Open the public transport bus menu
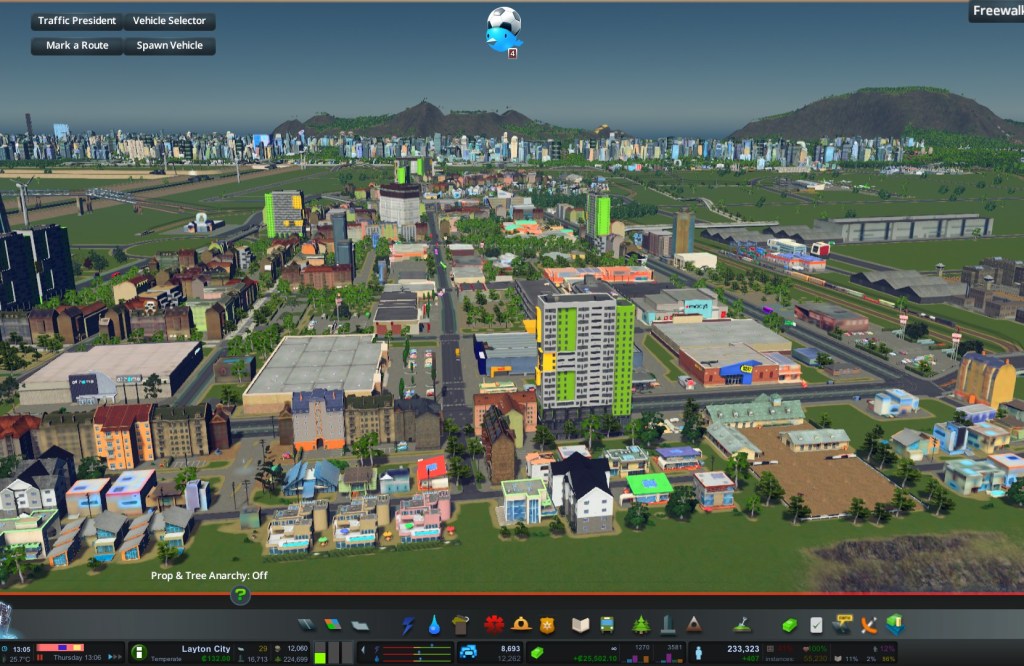 click(606, 625)
